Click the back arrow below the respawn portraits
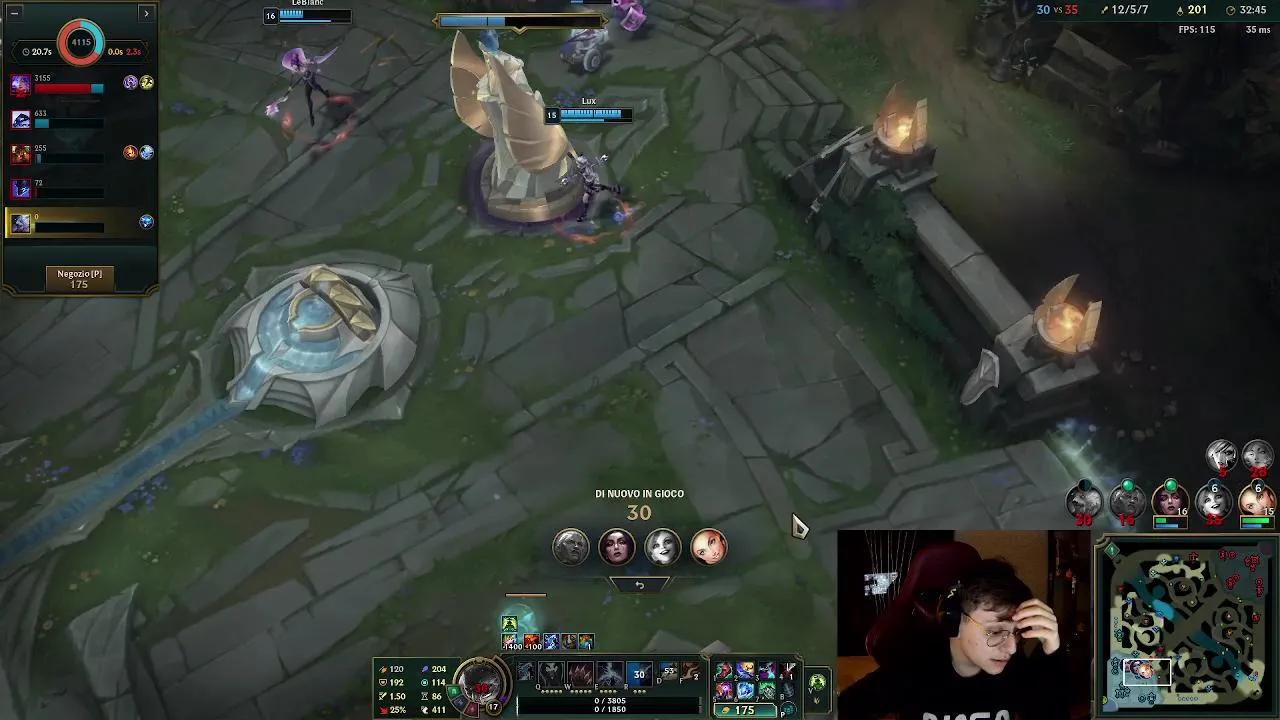1280x720 pixels. [x=640, y=585]
